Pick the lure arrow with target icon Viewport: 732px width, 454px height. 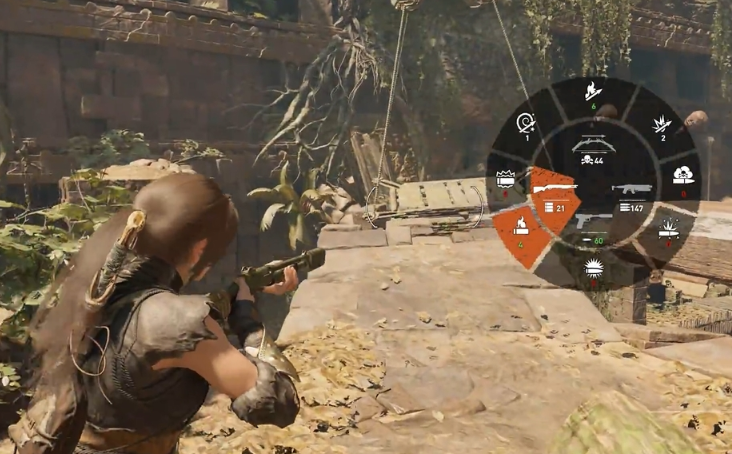pyautogui.click(x=524, y=125)
